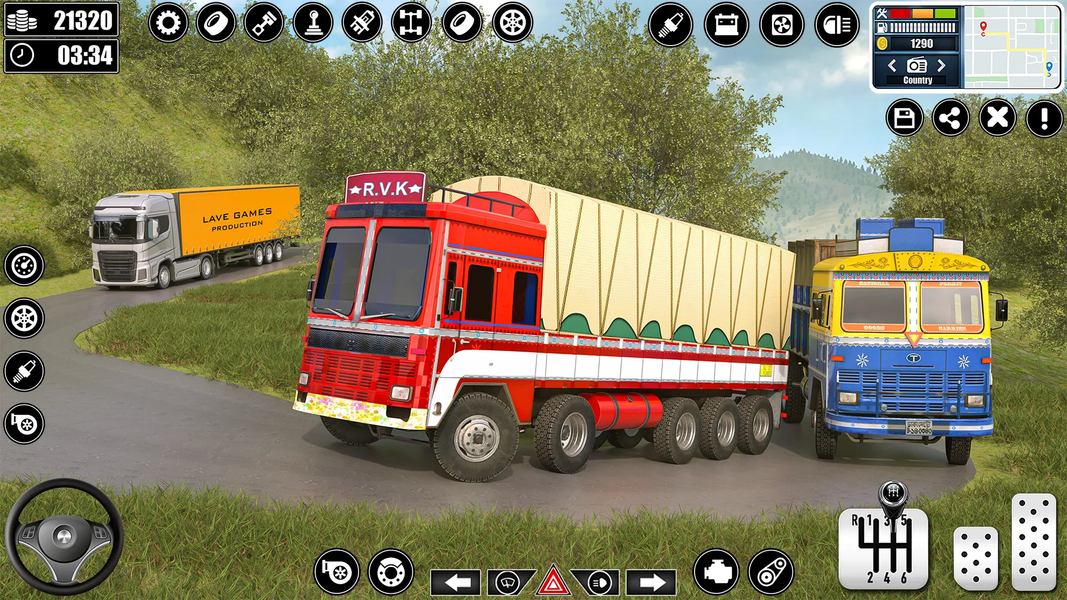Close using the X button
The image size is (1067, 600).
(x=997, y=118)
